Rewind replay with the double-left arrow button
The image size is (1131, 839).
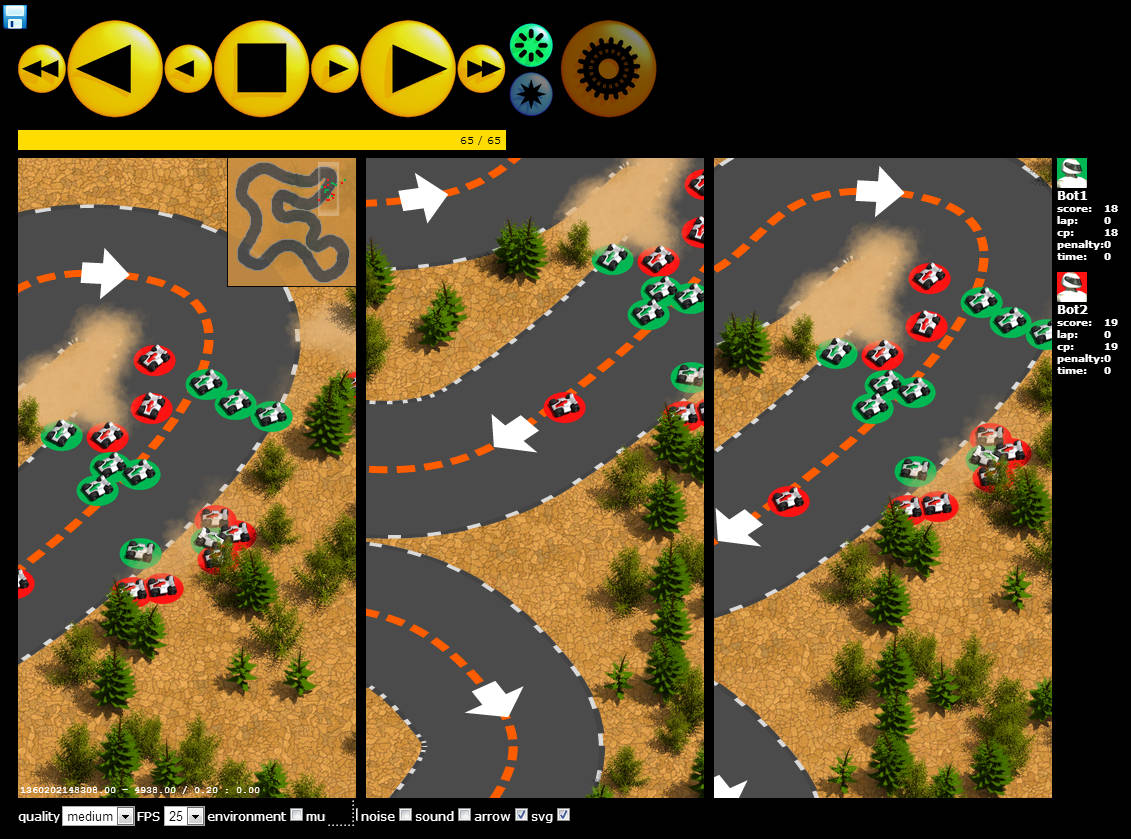41,69
